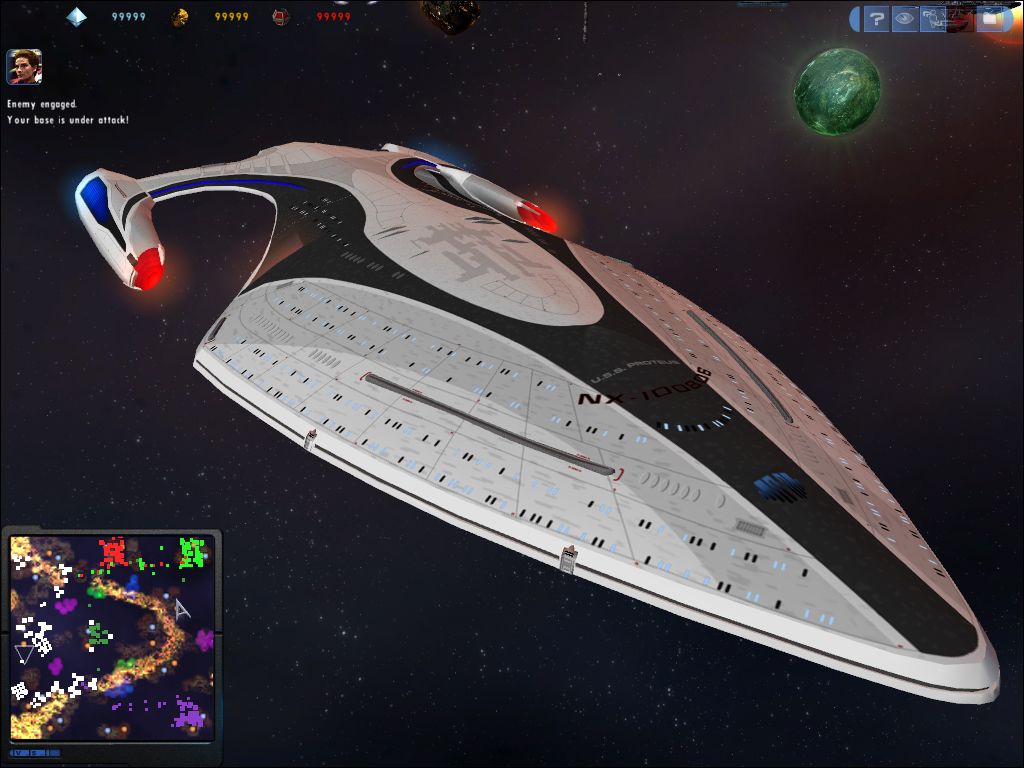Open the white folder menu button
The image size is (1024, 768).
pyautogui.click(x=989, y=18)
